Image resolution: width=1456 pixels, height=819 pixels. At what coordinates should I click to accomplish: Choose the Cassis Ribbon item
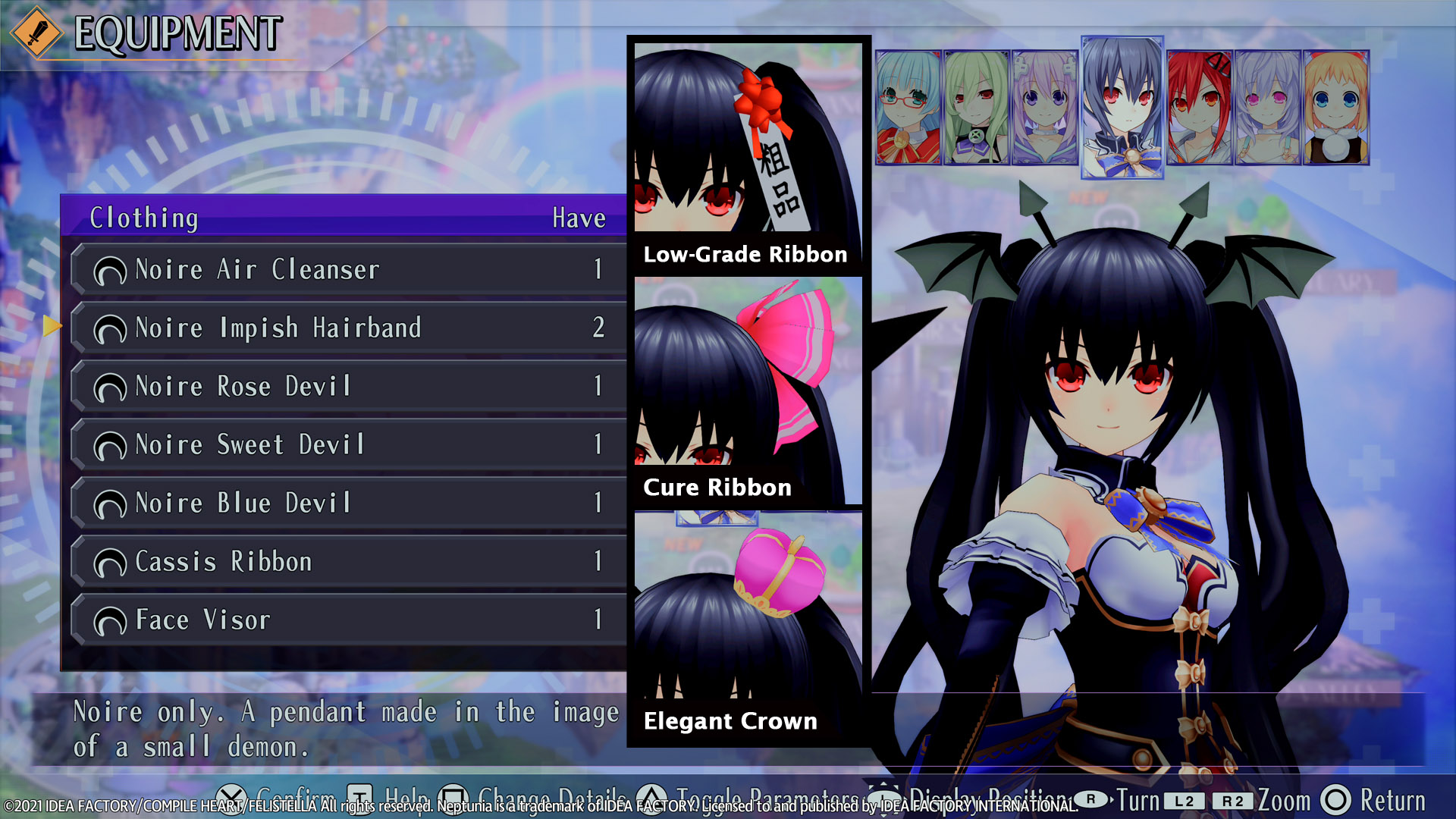[x=349, y=561]
